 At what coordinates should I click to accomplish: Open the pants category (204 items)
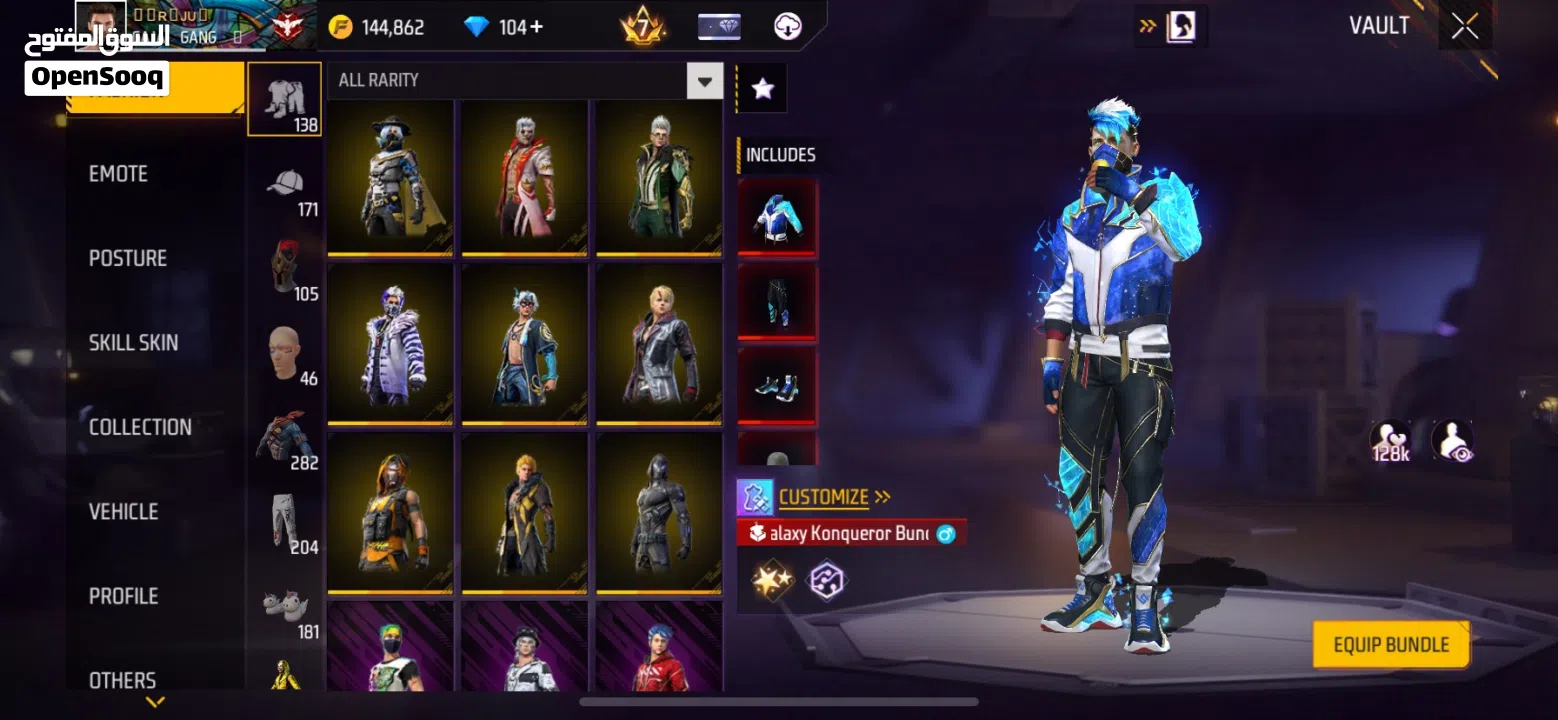[x=284, y=522]
